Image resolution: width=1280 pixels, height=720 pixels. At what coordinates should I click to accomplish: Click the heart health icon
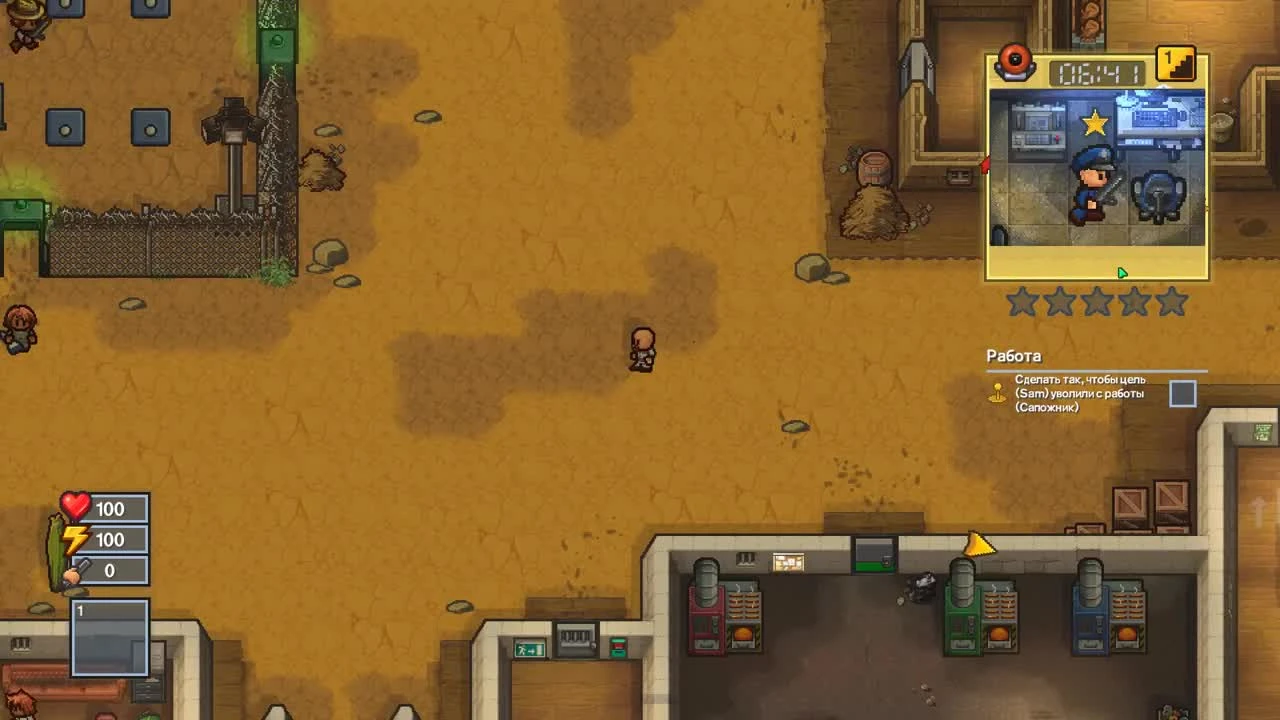(x=75, y=508)
